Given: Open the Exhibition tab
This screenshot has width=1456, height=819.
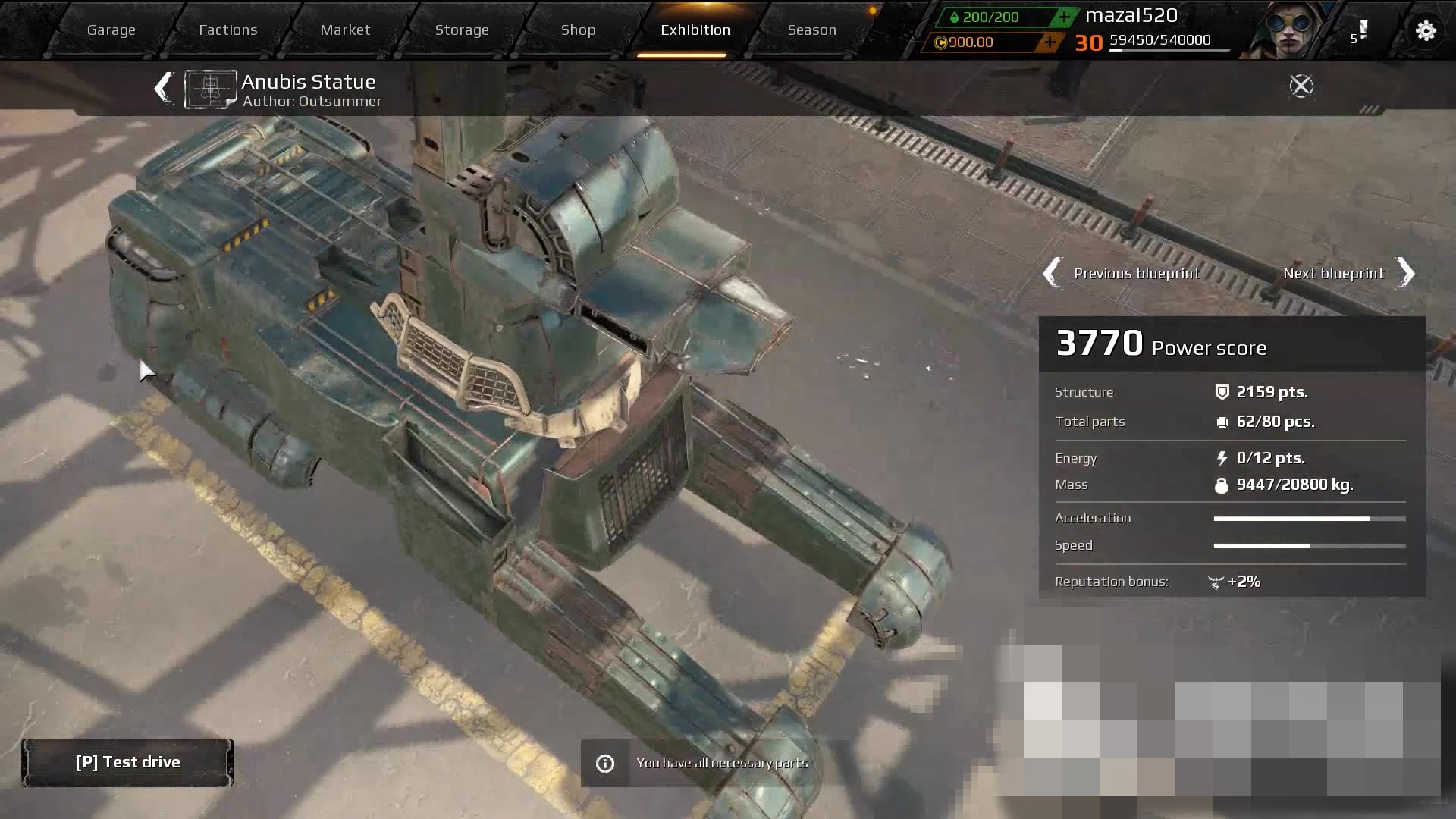Looking at the screenshot, I should pyautogui.click(x=695, y=30).
